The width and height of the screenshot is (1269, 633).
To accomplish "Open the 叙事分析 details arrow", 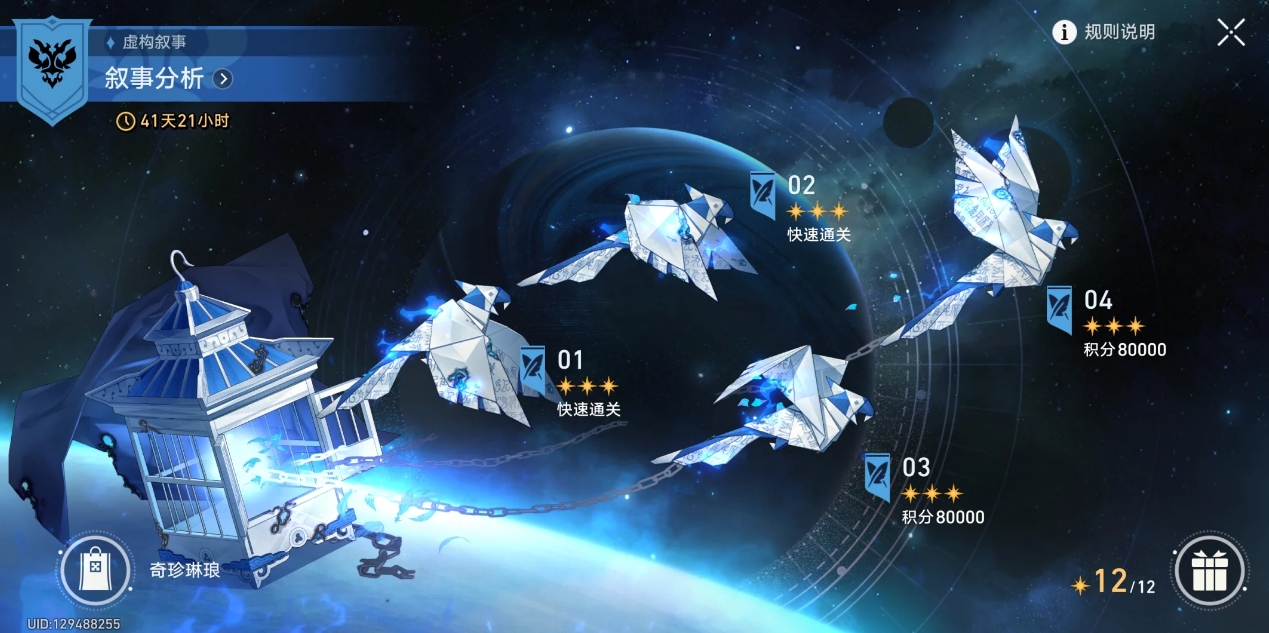I will [223, 78].
